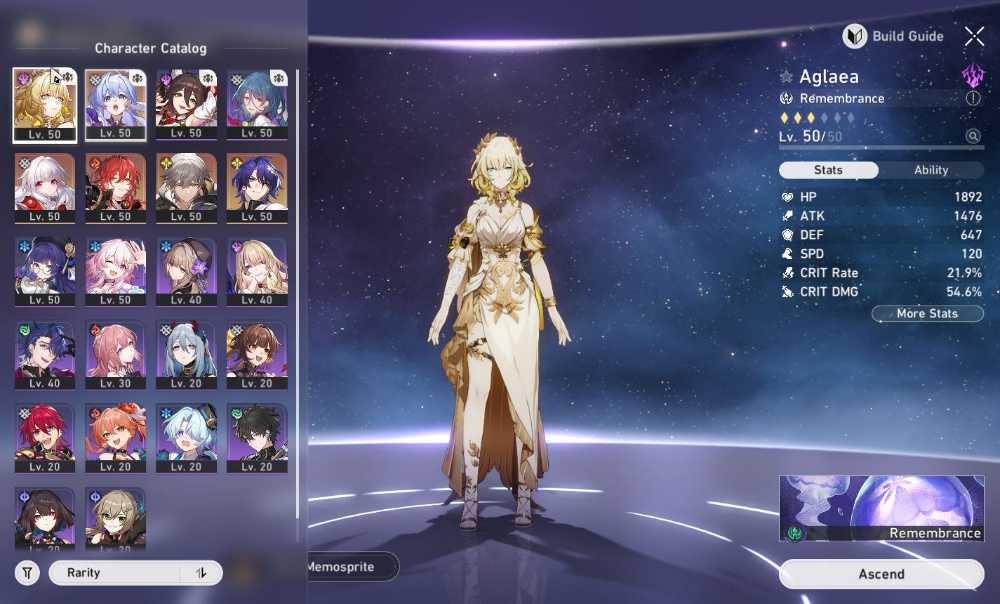The image size is (1000, 604).
Task: Select Aglaea's portrait in the Character Catalog
Action: click(44, 105)
